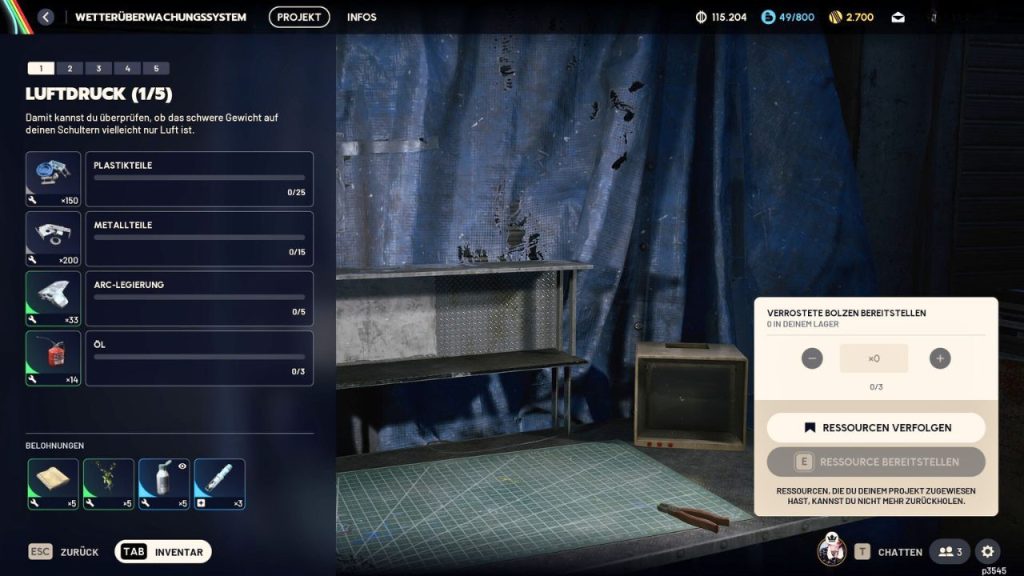The image size is (1024, 576).
Task: Click Ressource Bereitstellen button
Action: coord(876,462)
